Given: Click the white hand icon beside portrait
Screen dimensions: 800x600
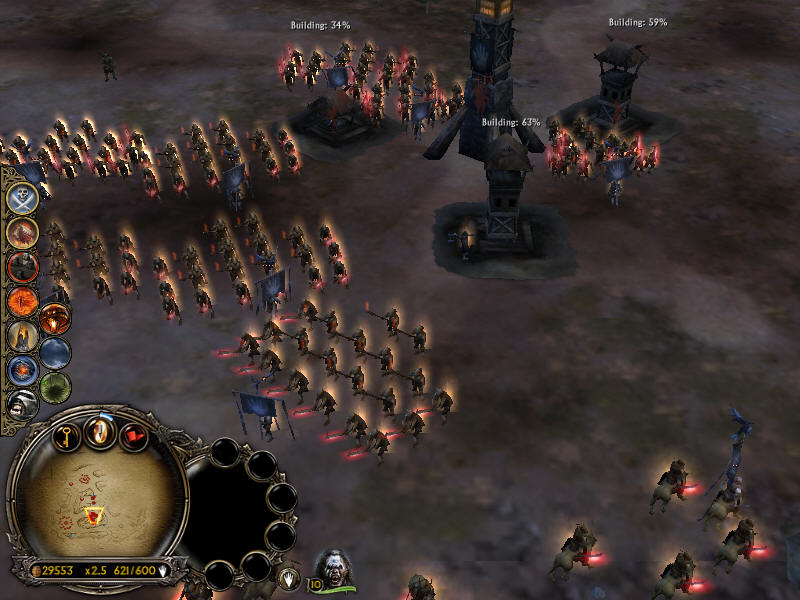Looking at the screenshot, I should coord(287,577).
